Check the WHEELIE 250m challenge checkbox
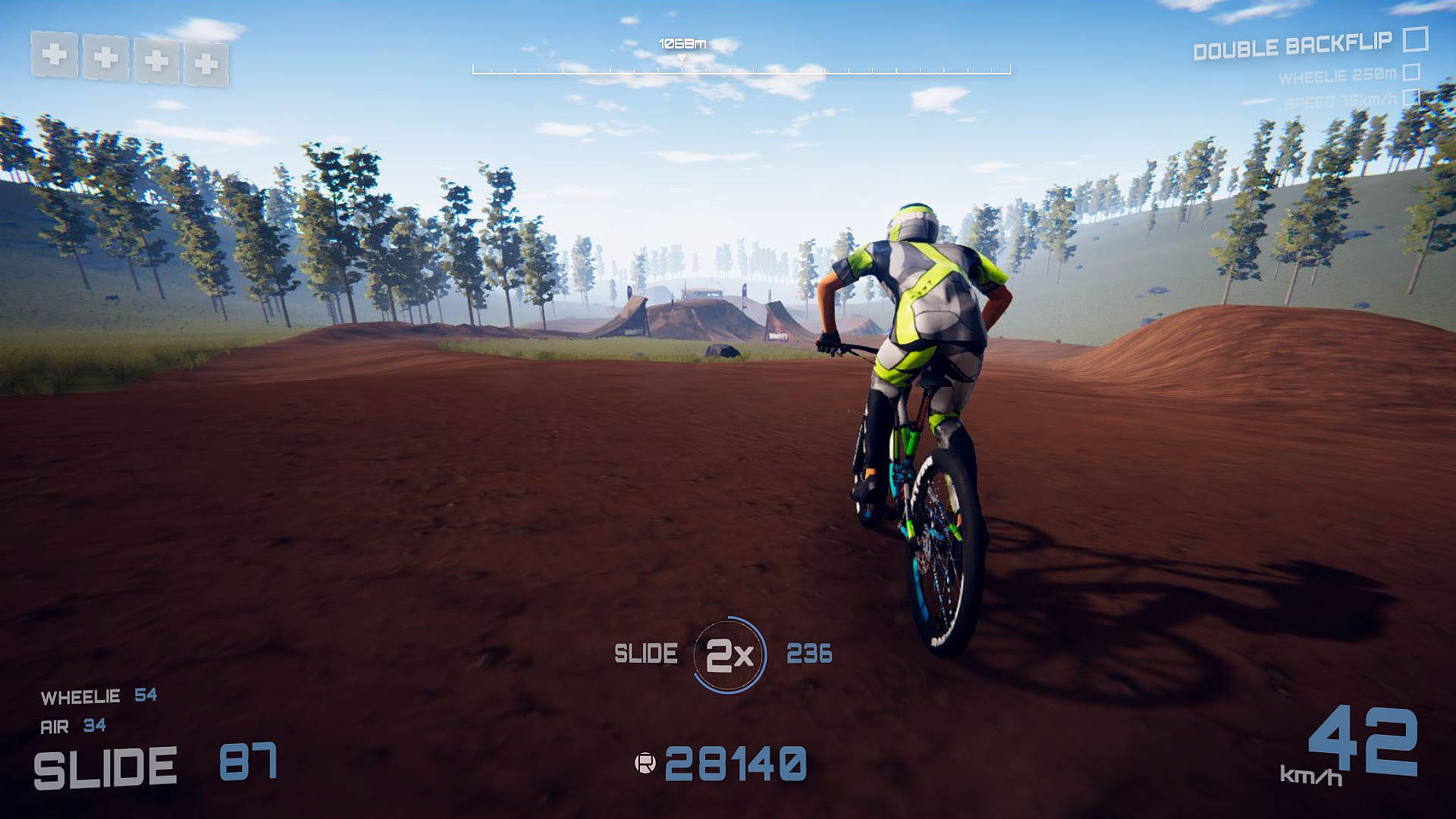 [x=1412, y=73]
